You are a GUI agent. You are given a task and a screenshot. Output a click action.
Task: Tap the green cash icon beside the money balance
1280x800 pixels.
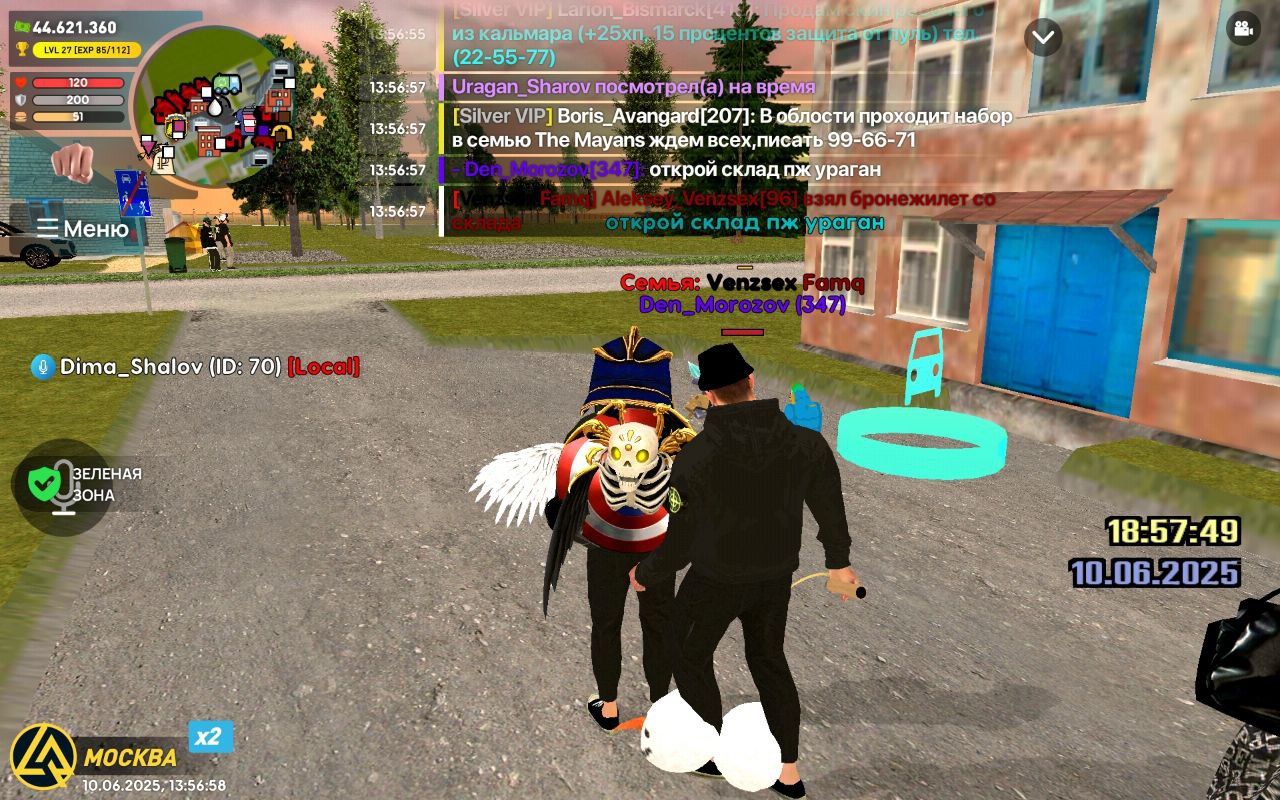click(22, 24)
